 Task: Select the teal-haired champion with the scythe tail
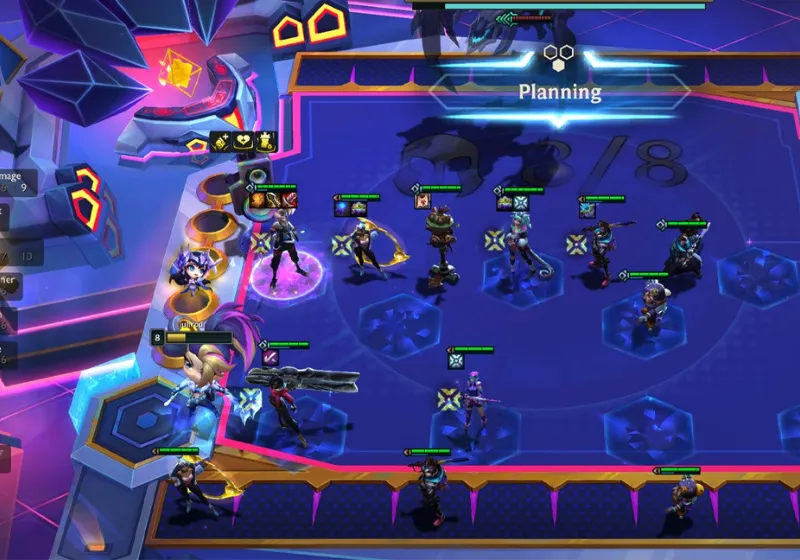click(x=518, y=245)
